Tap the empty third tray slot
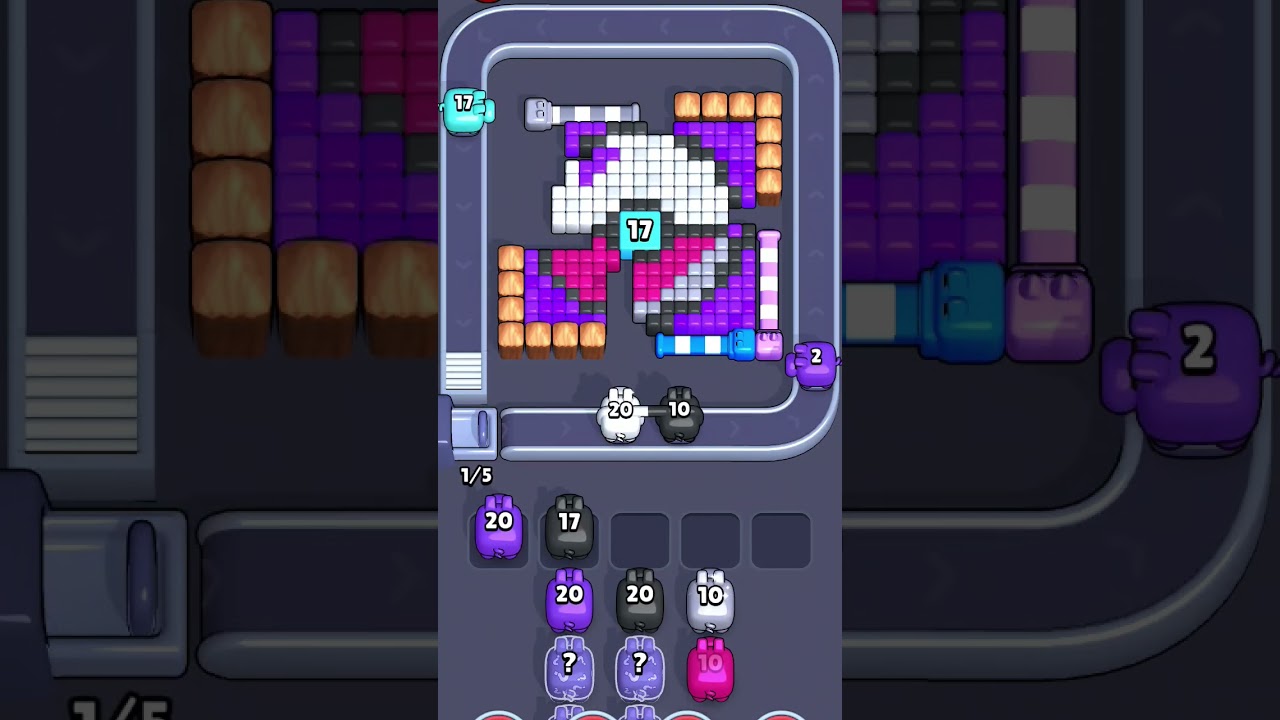Viewport: 1280px width, 720px height. pos(640,538)
